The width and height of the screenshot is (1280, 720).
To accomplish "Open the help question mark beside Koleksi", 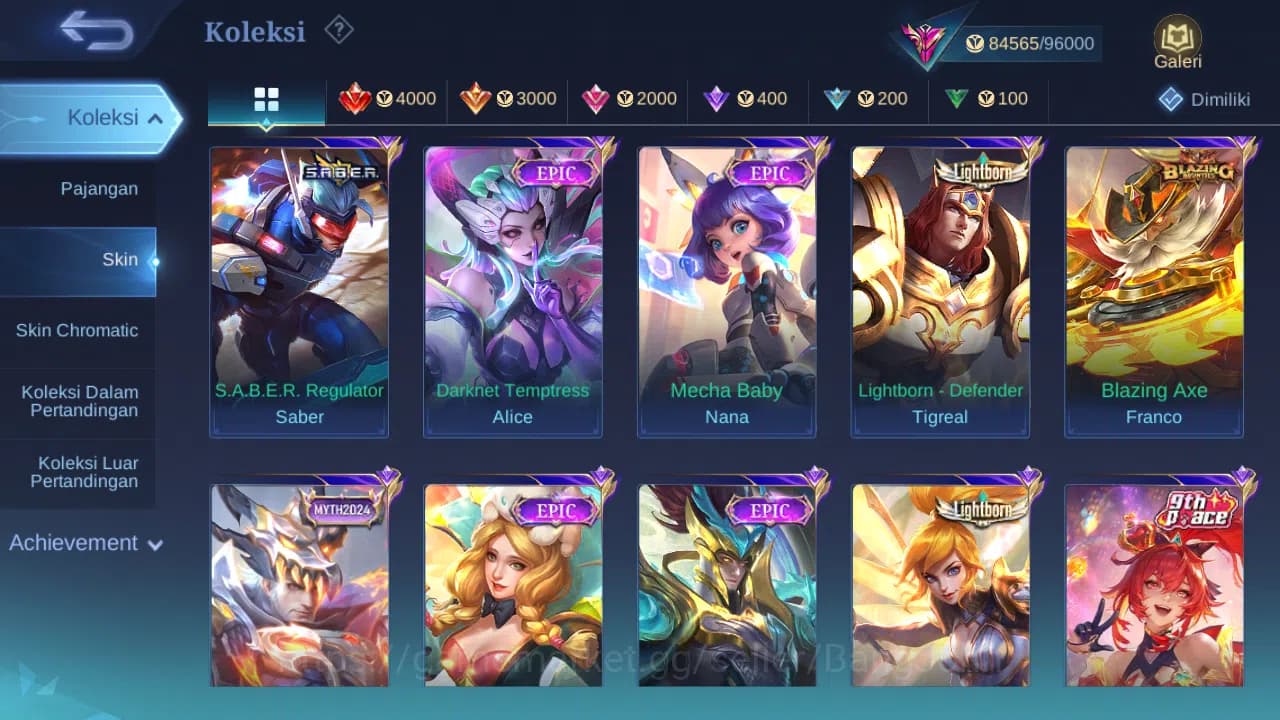I will pyautogui.click(x=339, y=30).
